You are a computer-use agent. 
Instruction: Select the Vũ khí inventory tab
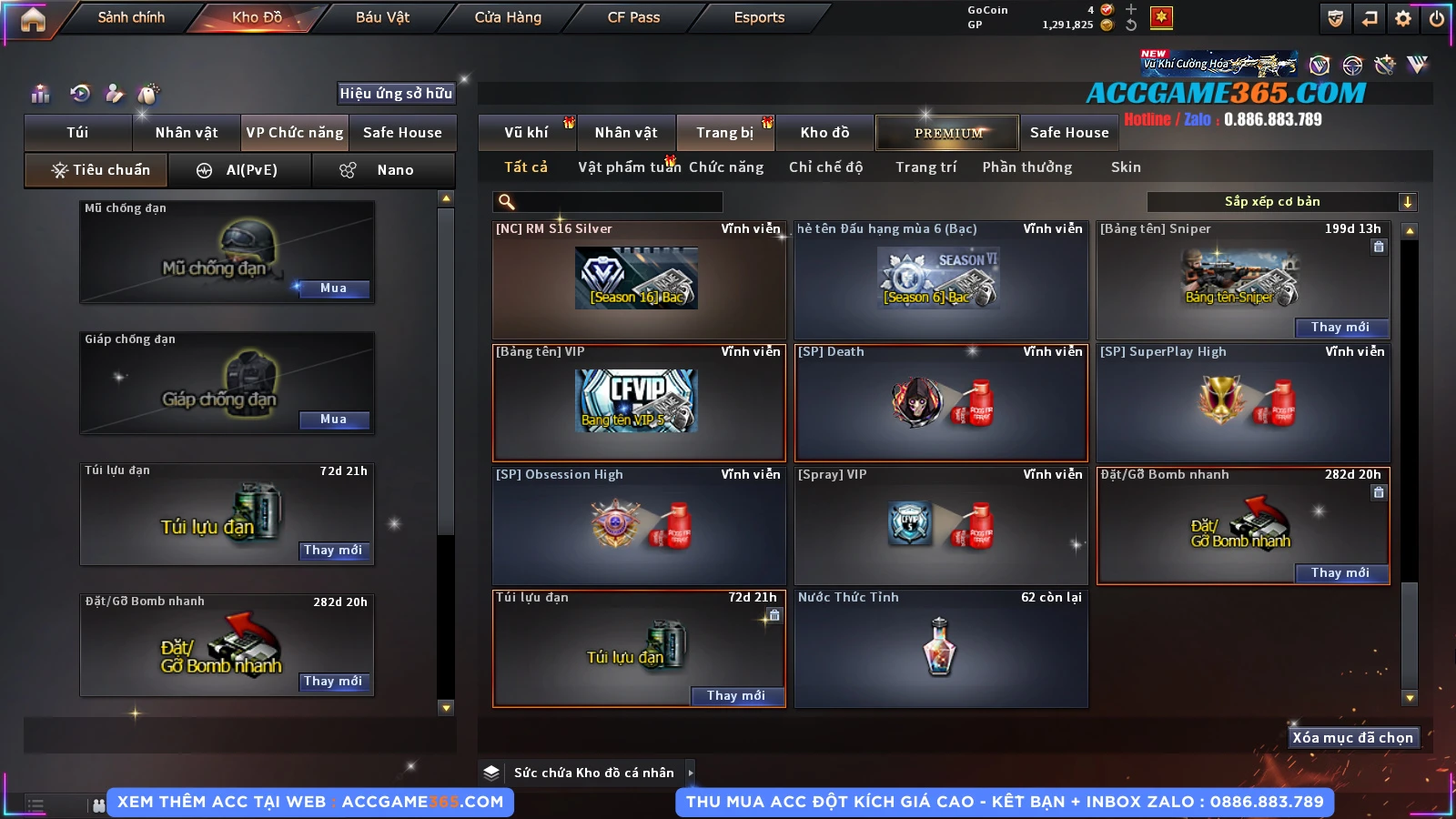pos(526,133)
